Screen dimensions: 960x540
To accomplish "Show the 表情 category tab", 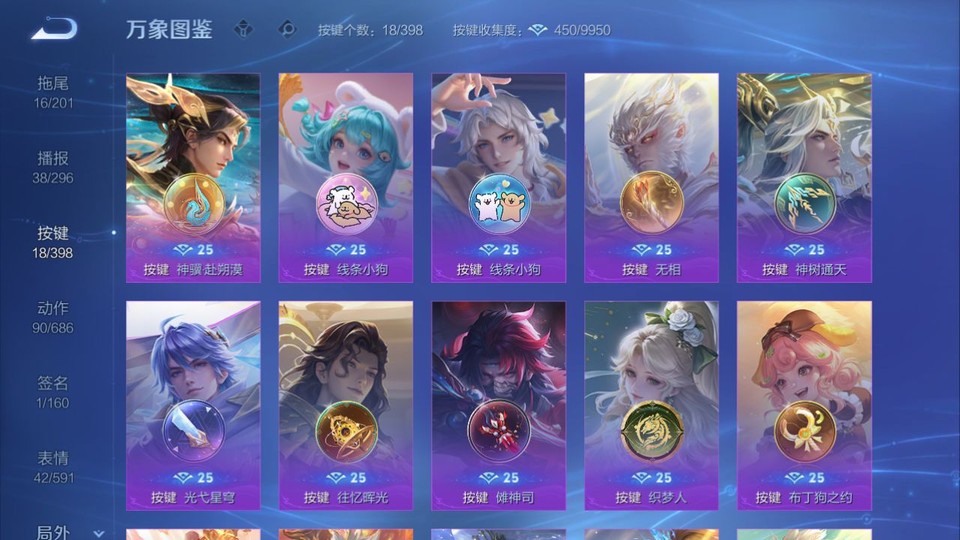I will [x=53, y=466].
